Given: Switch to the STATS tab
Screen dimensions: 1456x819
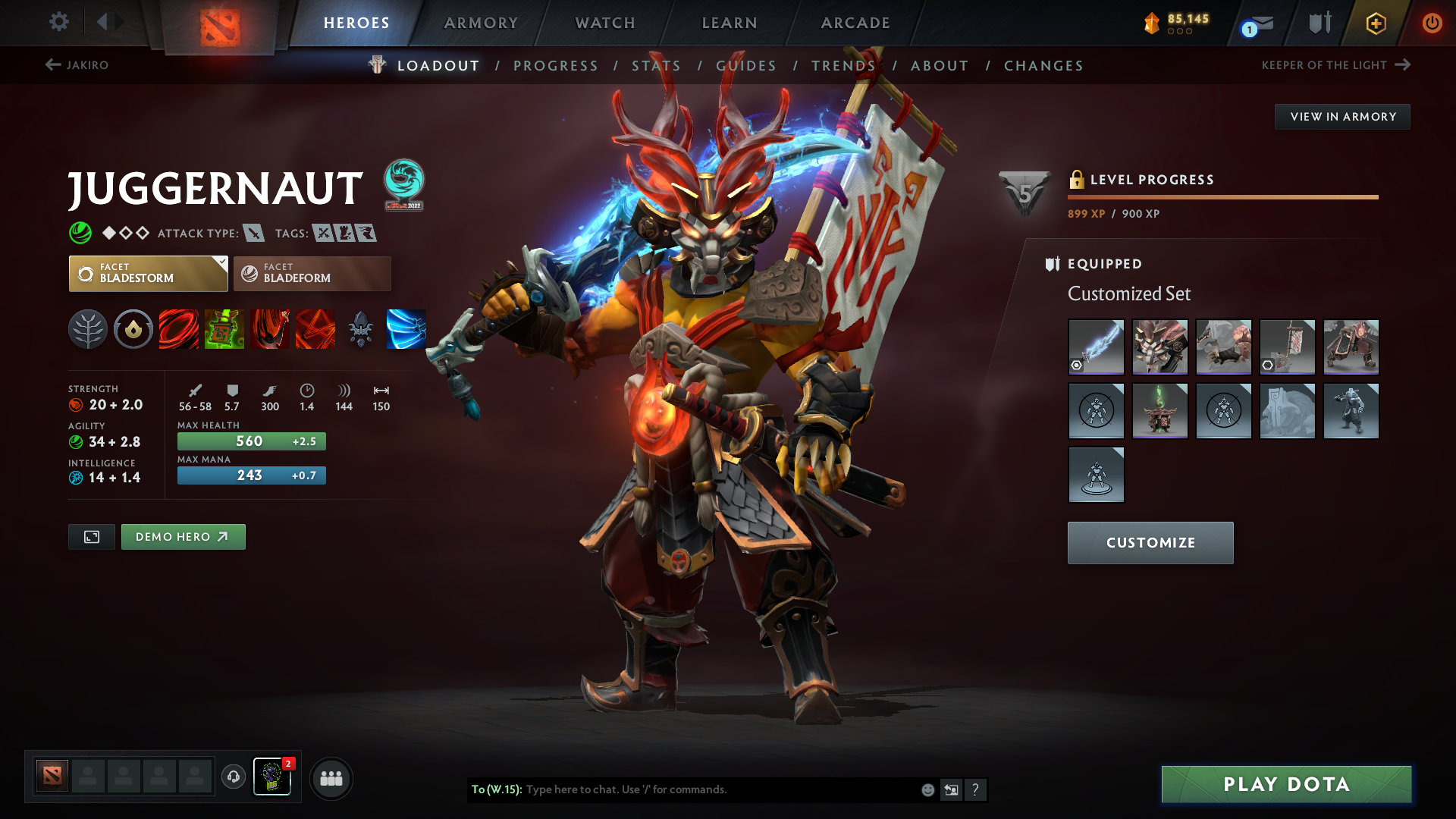Looking at the screenshot, I should click(657, 66).
